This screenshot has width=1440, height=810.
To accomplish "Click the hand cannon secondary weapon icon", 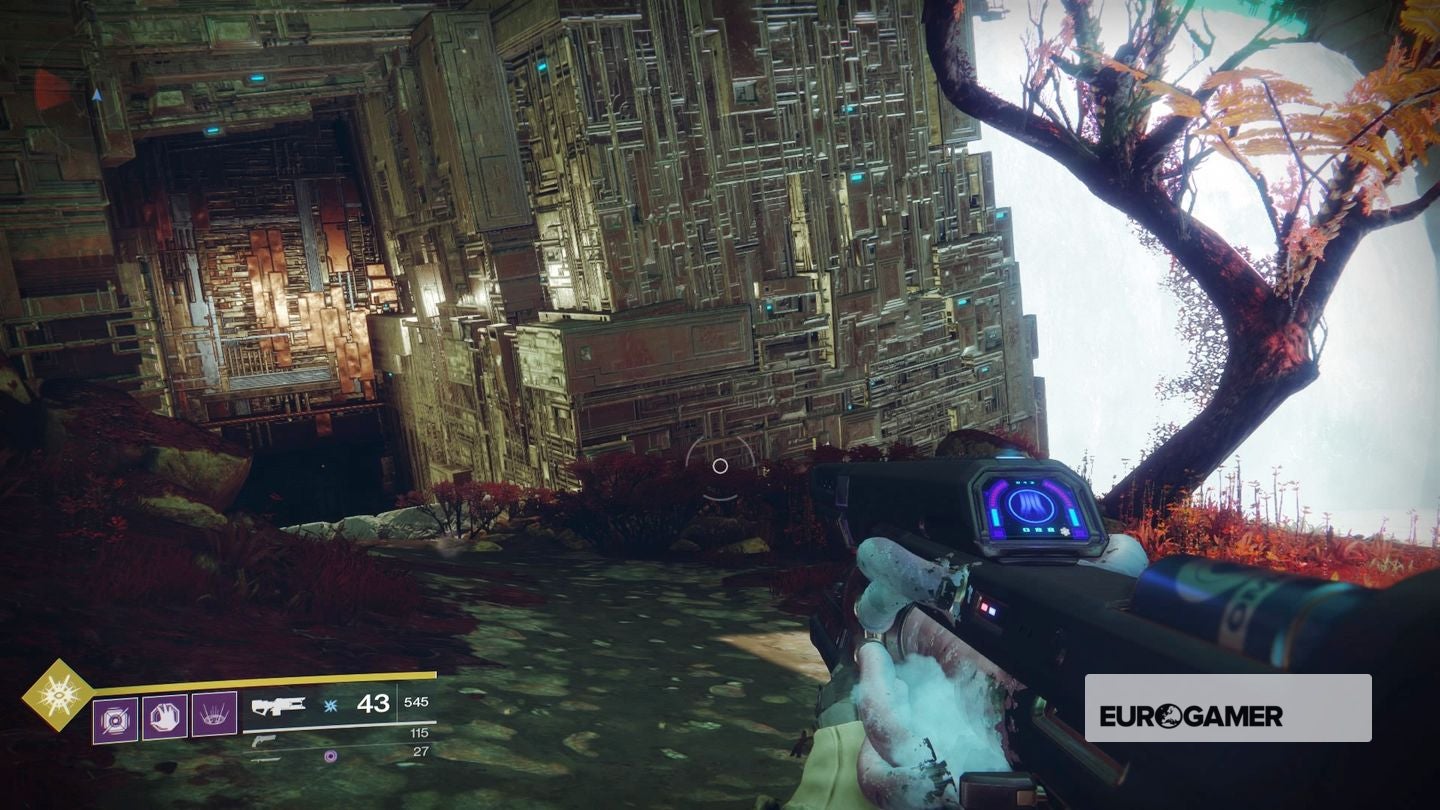I will coord(266,742).
